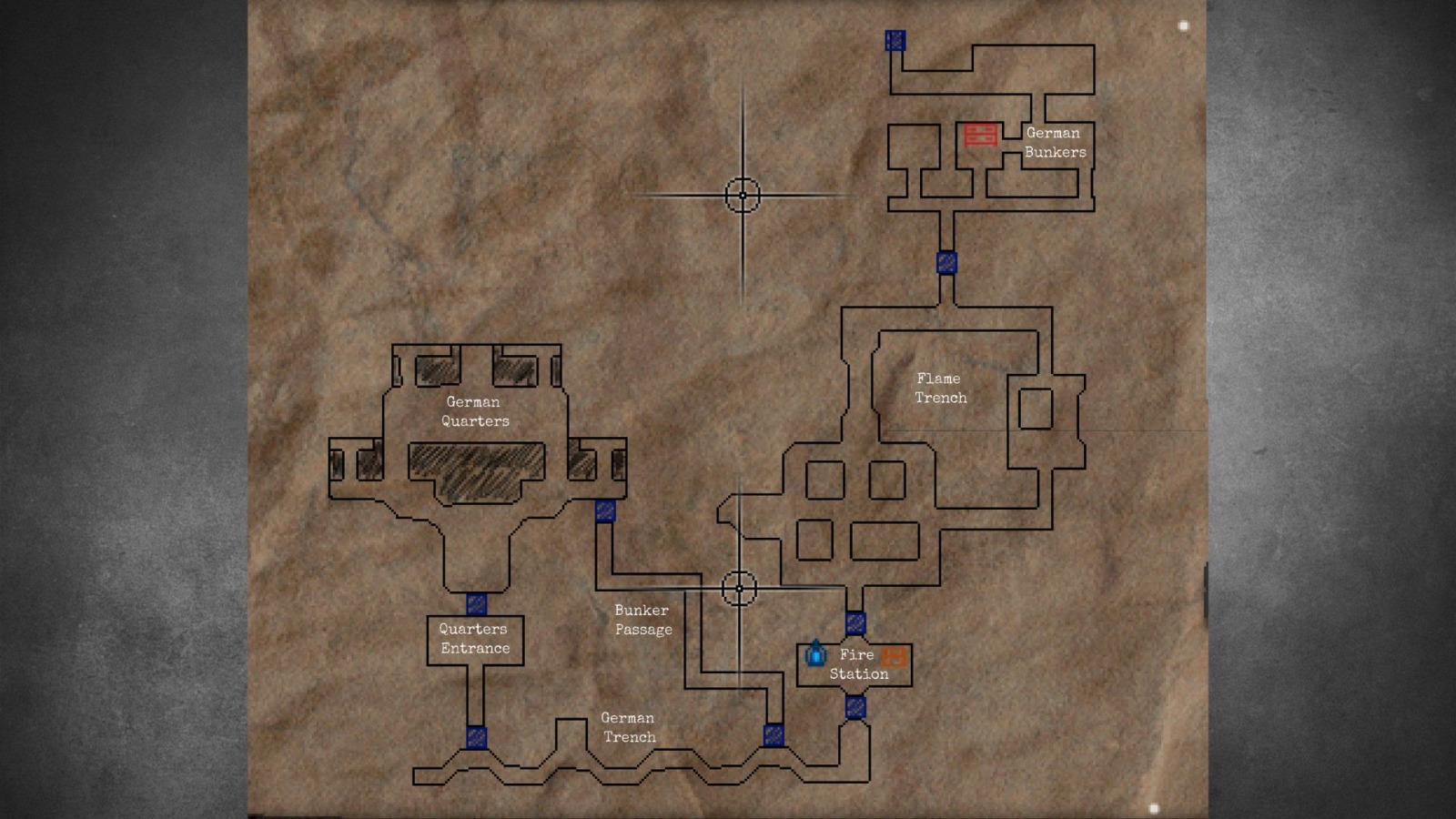Click the door between German Bunkers and Flame Trench

coord(945,263)
